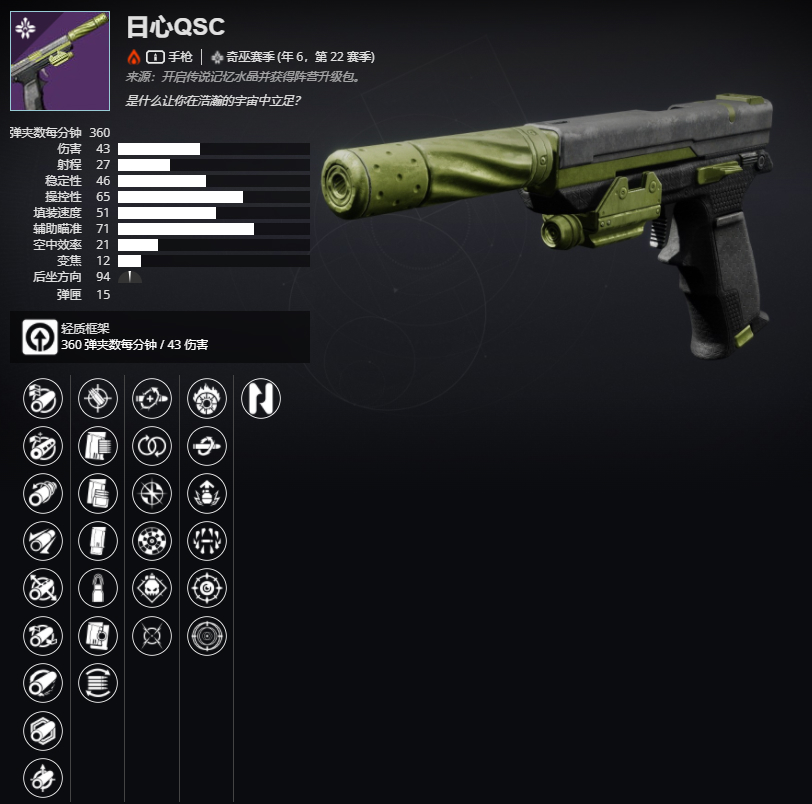This screenshot has width=812, height=804.
Task: Pick the concentric rings target perk
Action: 207,636
